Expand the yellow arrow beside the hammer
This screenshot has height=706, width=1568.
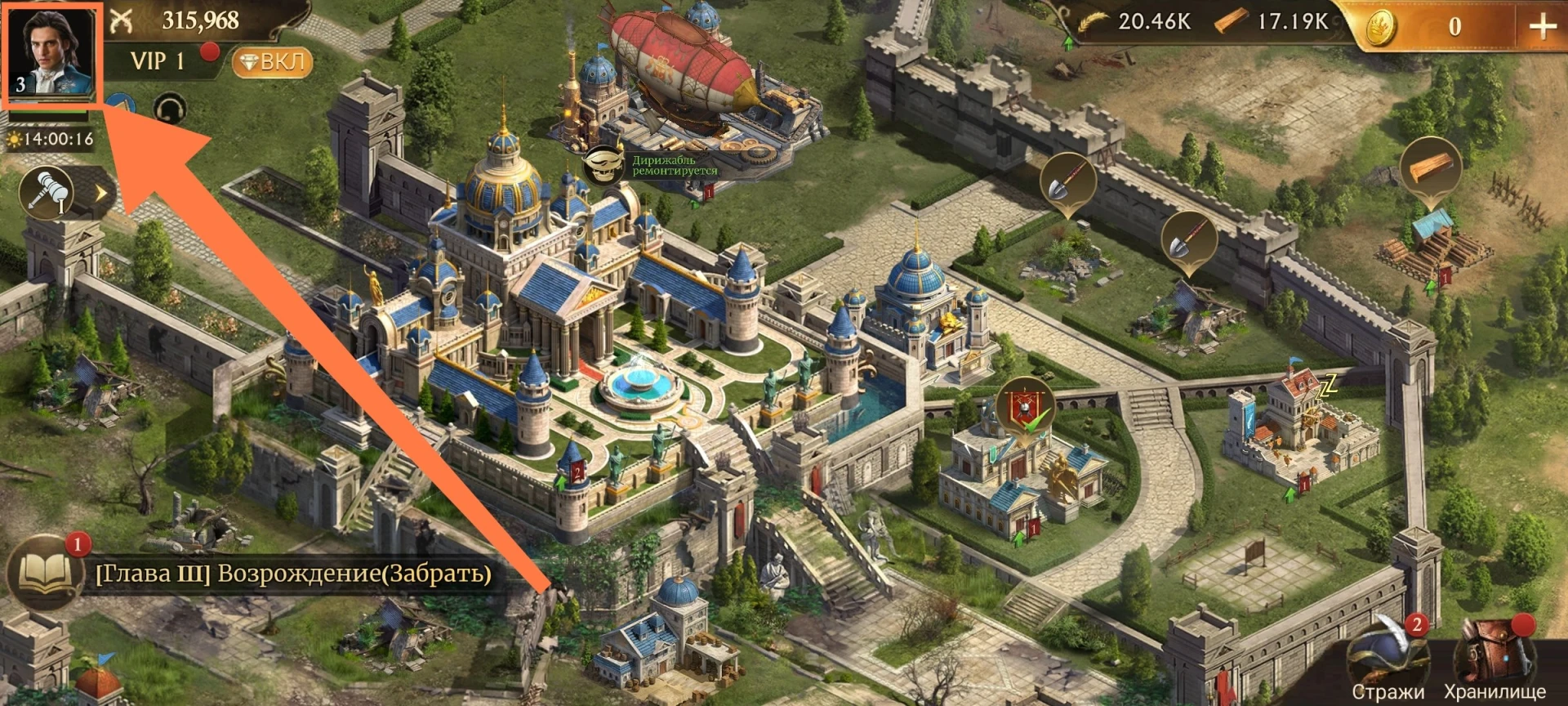(101, 194)
